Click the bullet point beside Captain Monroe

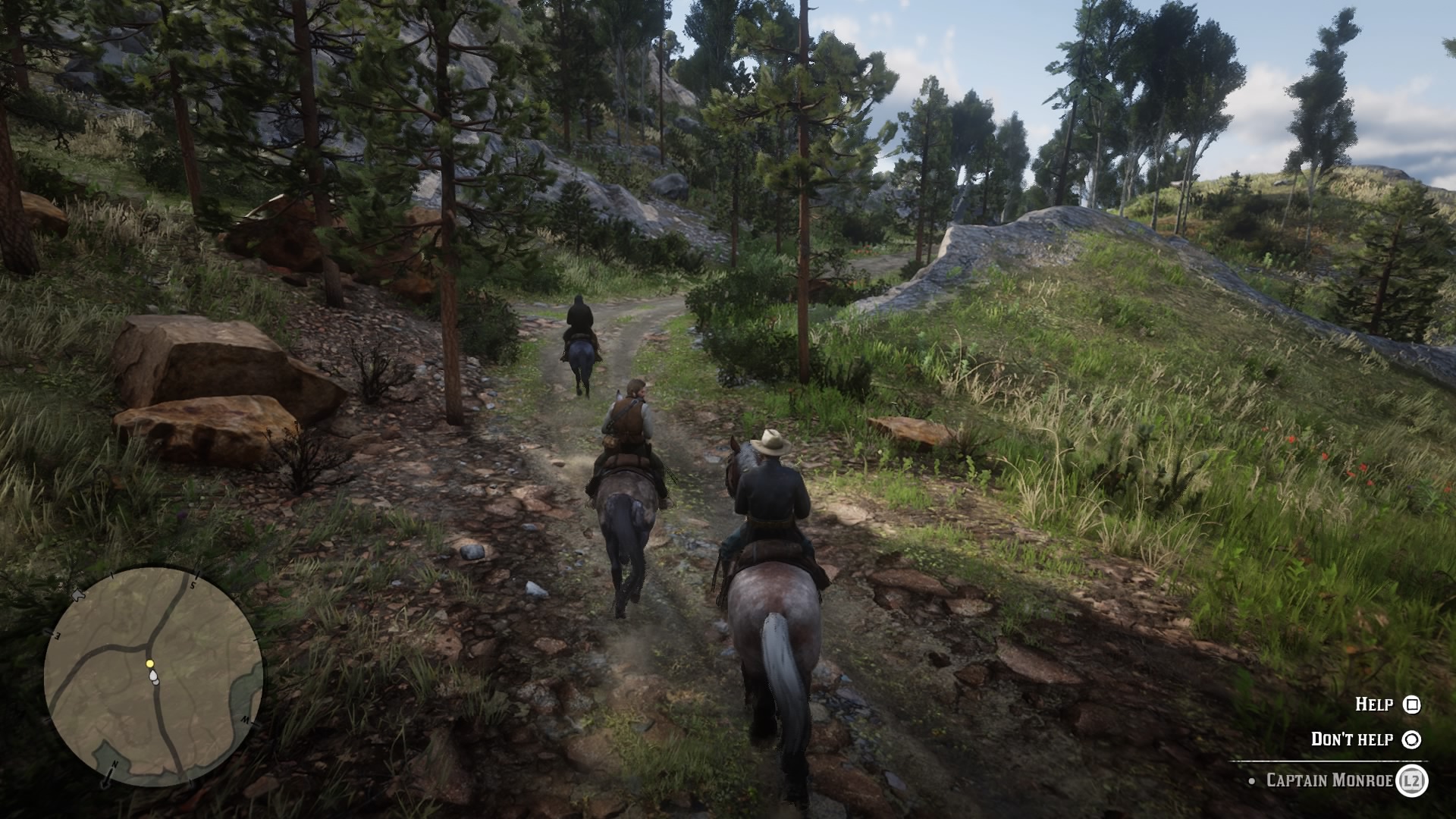click(1251, 781)
